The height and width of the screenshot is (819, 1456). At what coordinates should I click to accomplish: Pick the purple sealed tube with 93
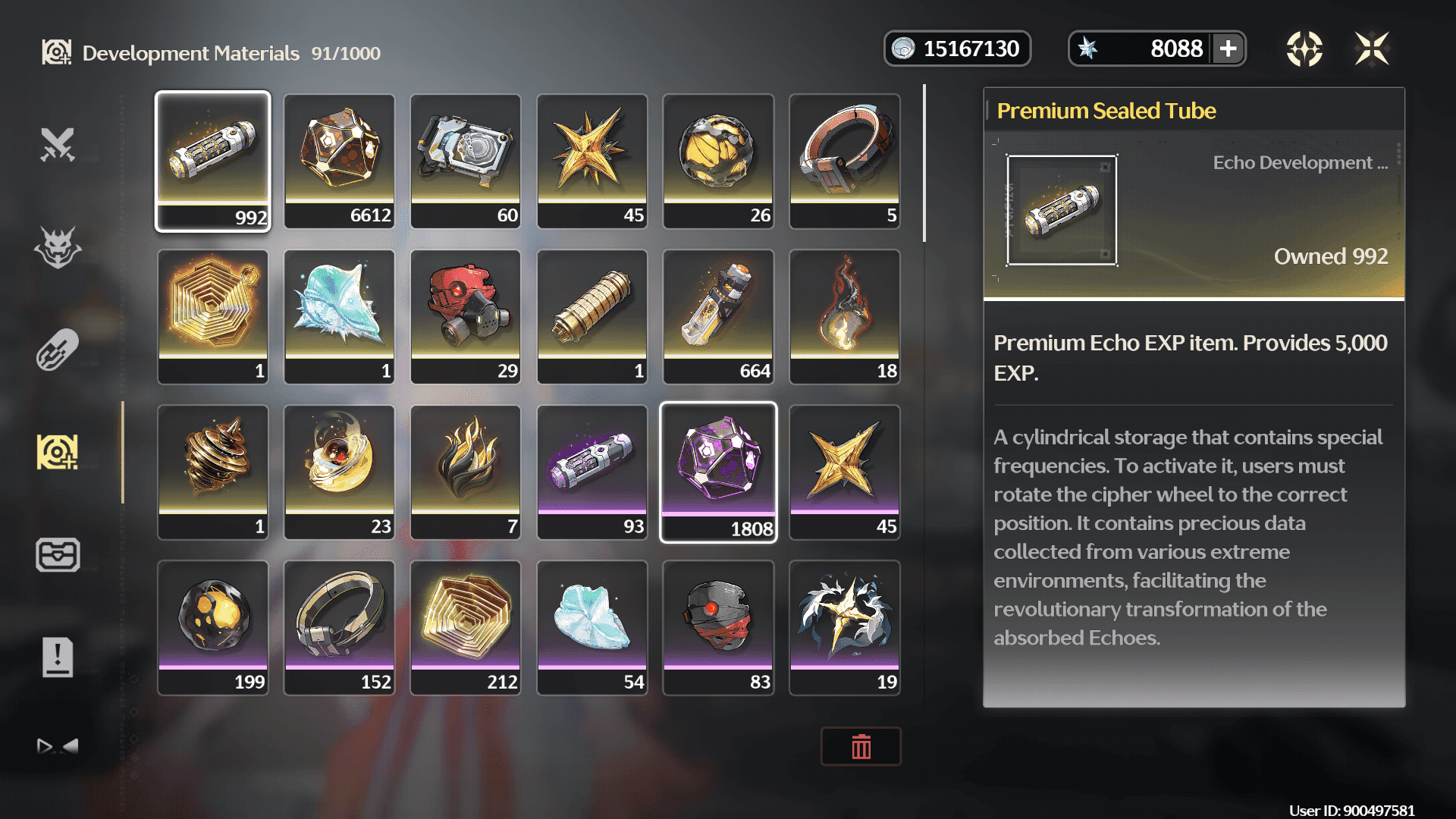point(591,472)
